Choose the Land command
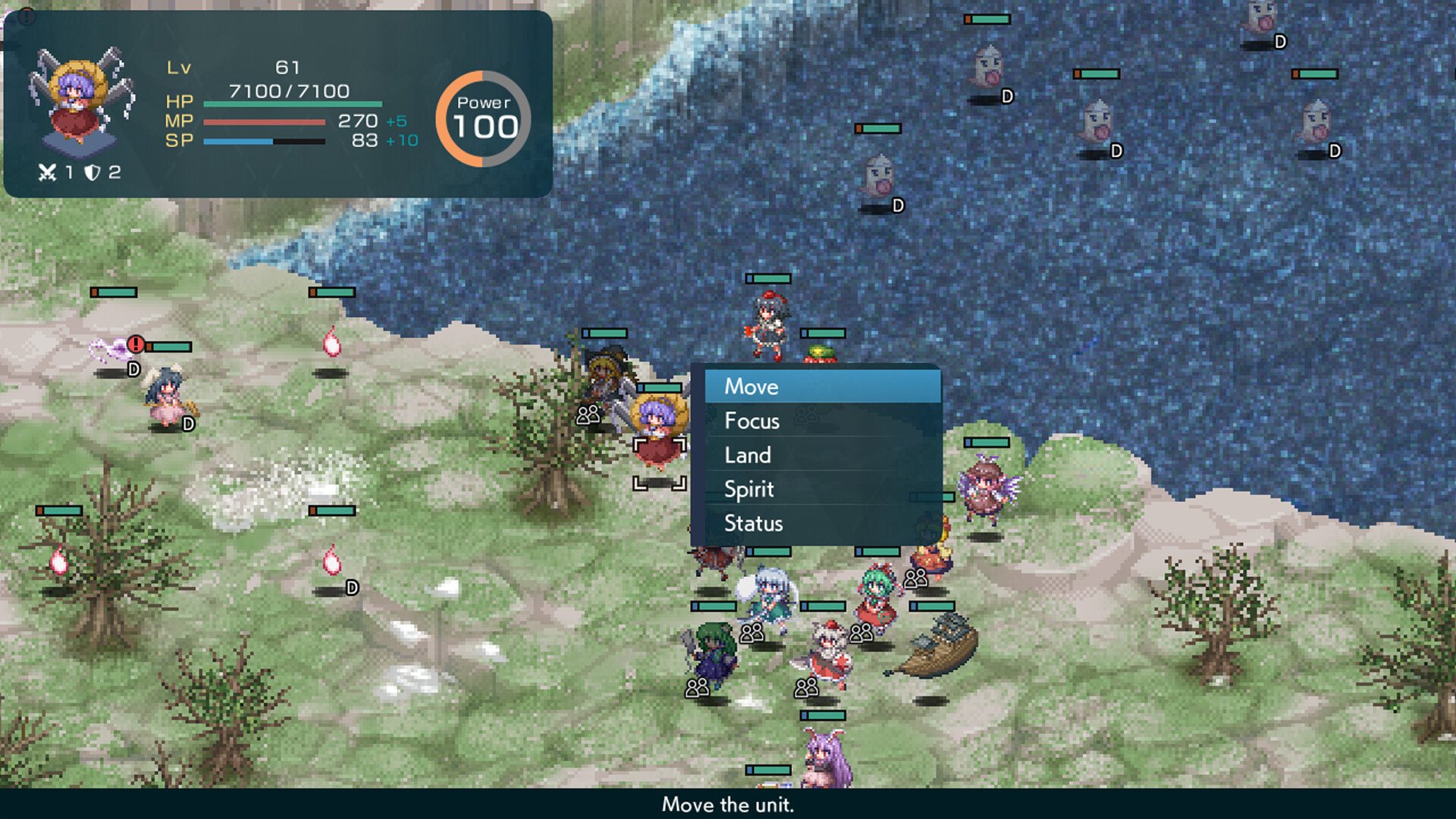The image size is (1456, 819). (x=748, y=454)
